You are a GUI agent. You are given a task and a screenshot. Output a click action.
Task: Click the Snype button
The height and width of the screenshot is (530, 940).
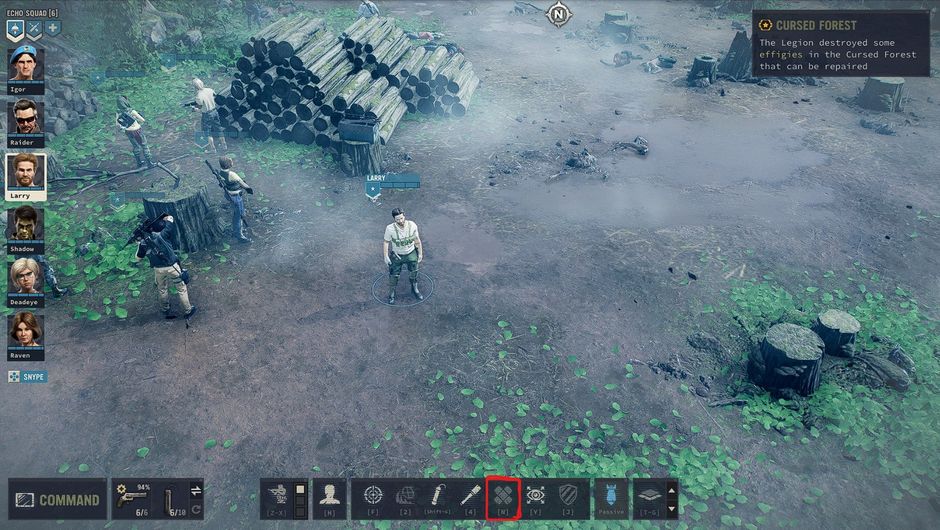(27, 376)
